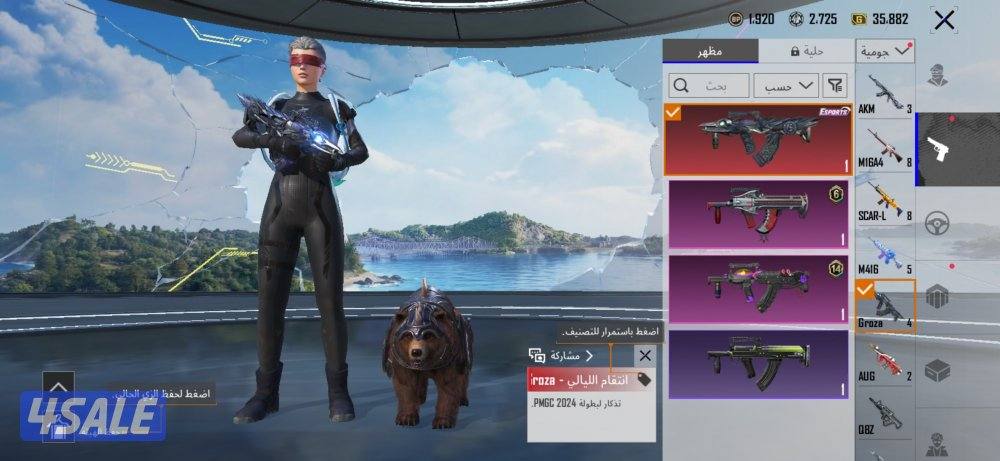Open the locked حلية tab
1000x461 pixels.
click(806, 51)
